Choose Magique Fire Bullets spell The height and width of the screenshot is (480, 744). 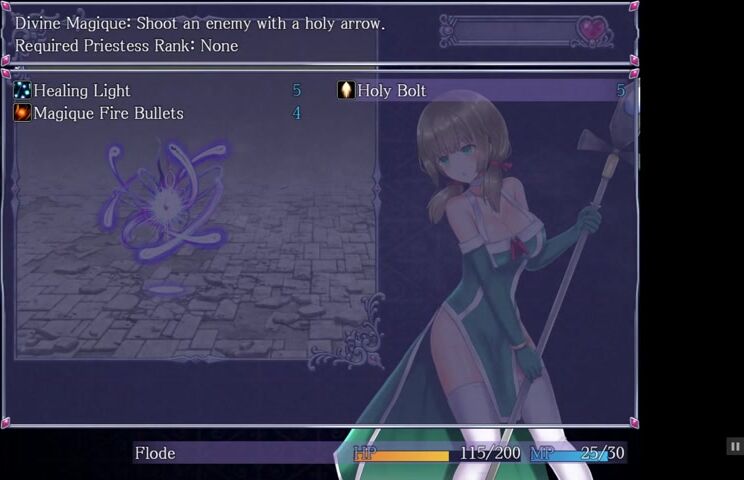[x=108, y=114]
